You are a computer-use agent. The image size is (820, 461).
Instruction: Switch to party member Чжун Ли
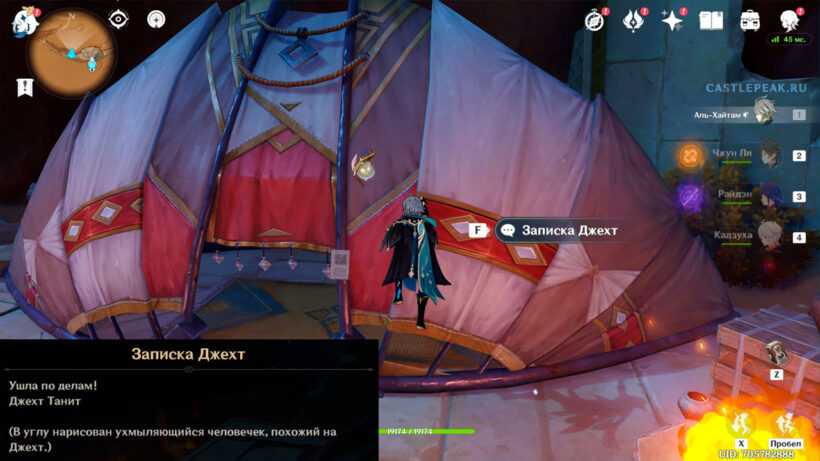(768, 155)
